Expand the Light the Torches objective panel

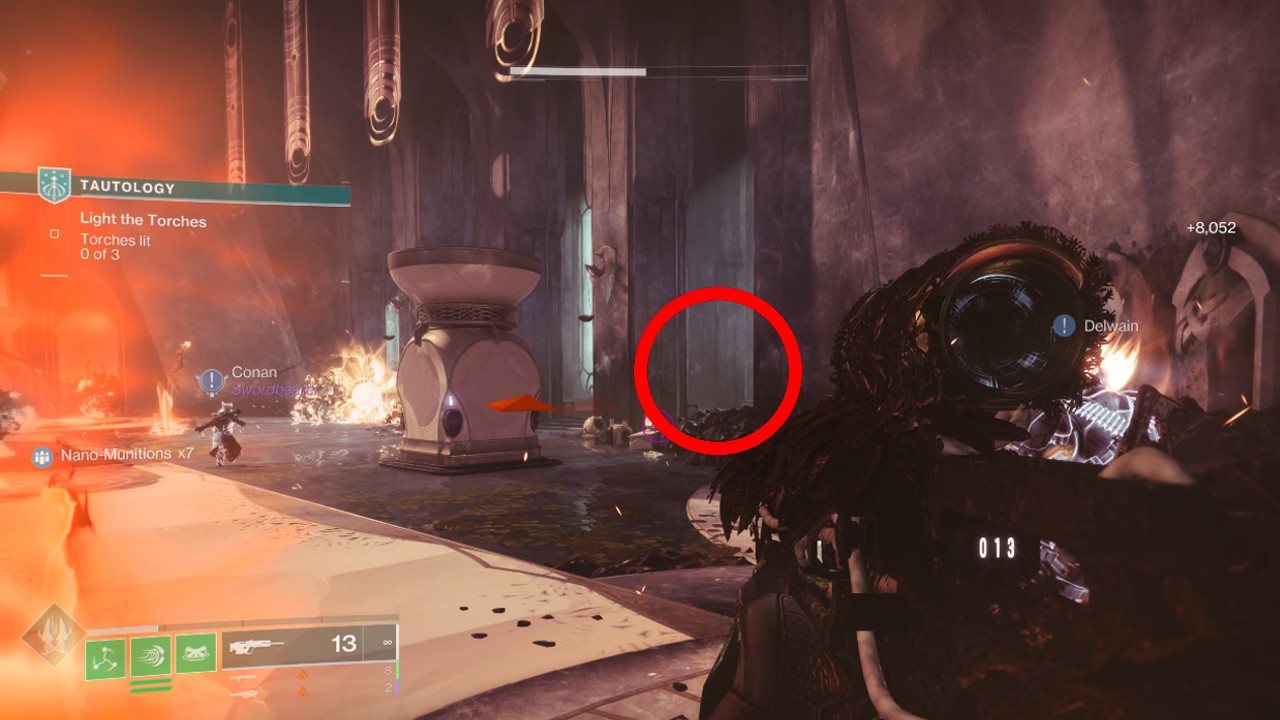pos(144,219)
